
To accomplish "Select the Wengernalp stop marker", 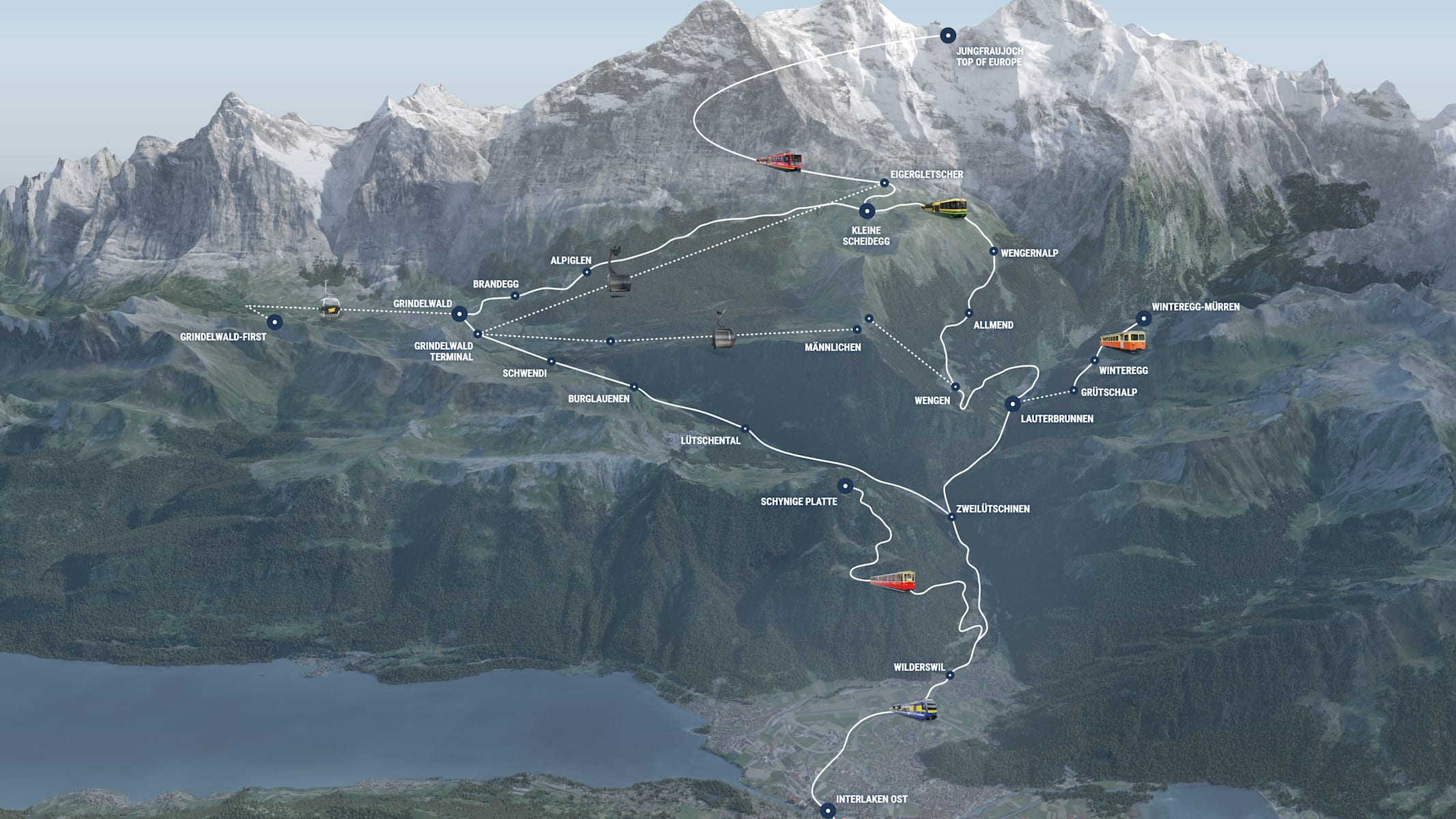I will tap(994, 251).
